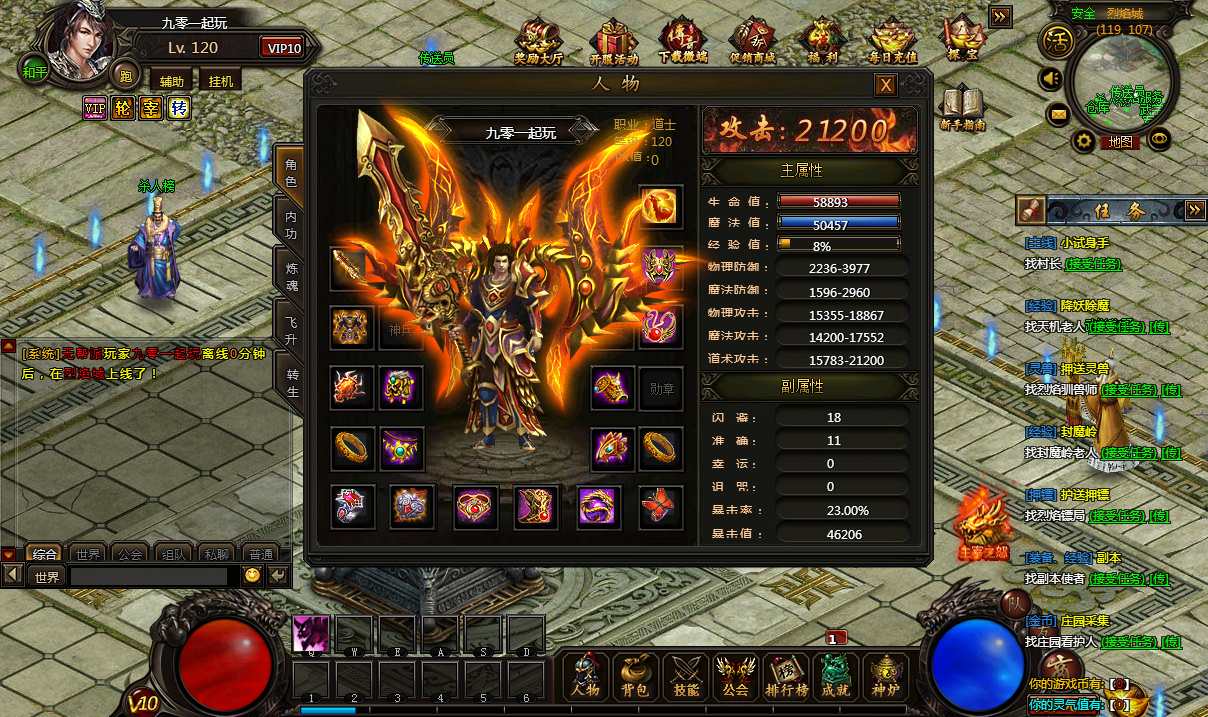Image resolution: width=1208 pixels, height=717 pixels.
Task: Open the 每日充值 daily recharge icon
Action: point(893,43)
